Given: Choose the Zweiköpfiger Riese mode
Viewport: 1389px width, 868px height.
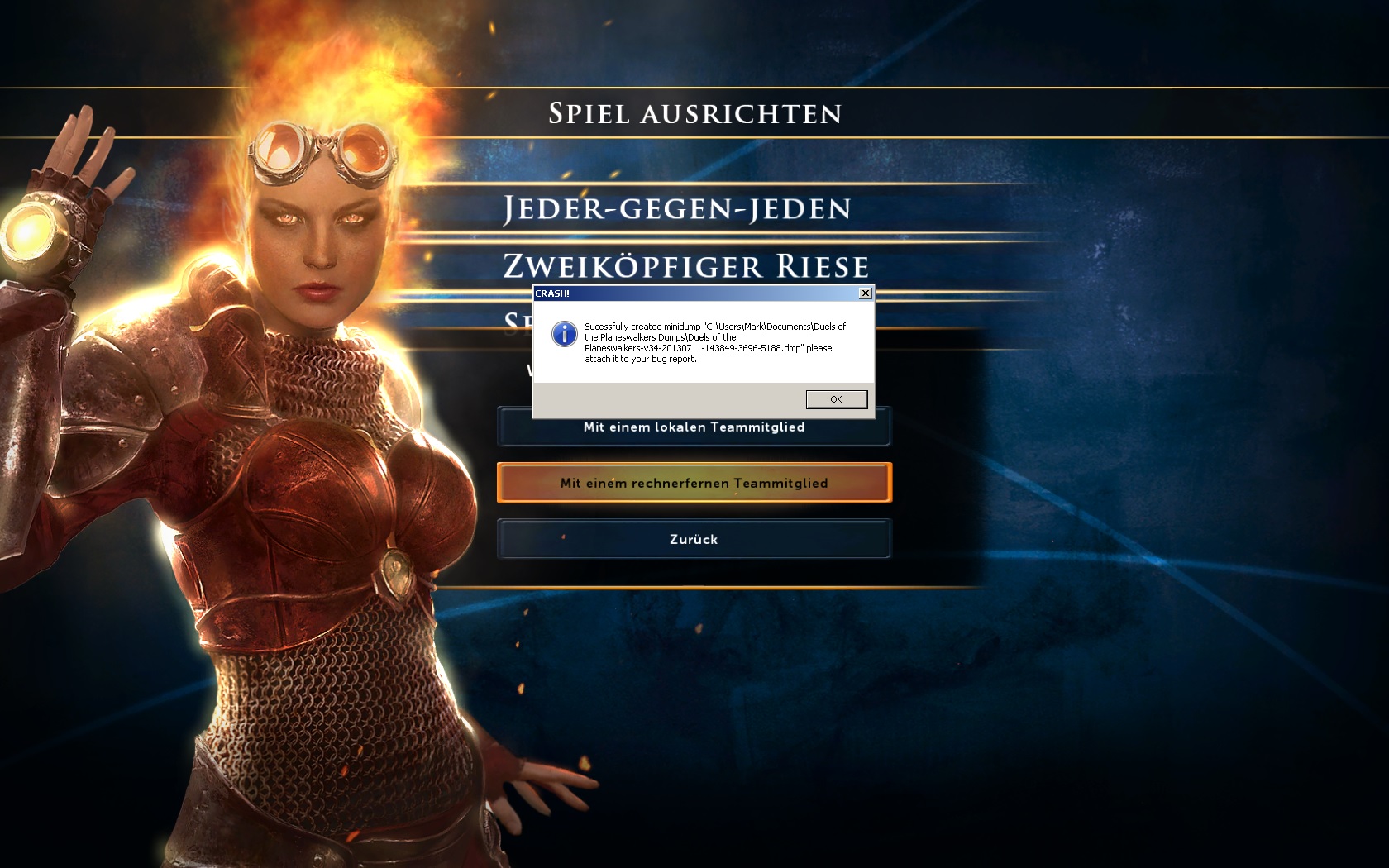Looking at the screenshot, I should 686,266.
